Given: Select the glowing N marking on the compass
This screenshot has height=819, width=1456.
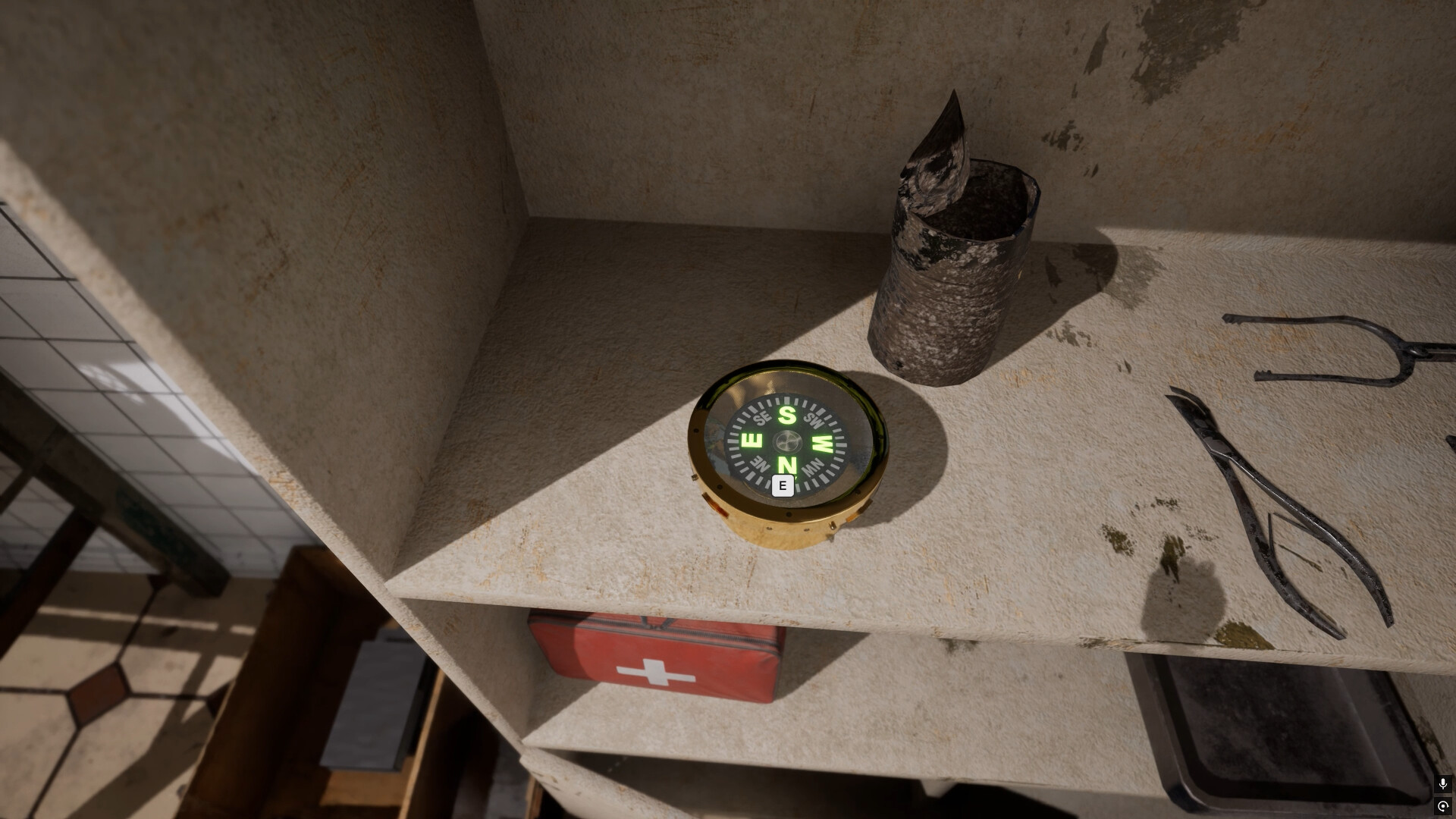Looking at the screenshot, I should pyautogui.click(x=787, y=466).
